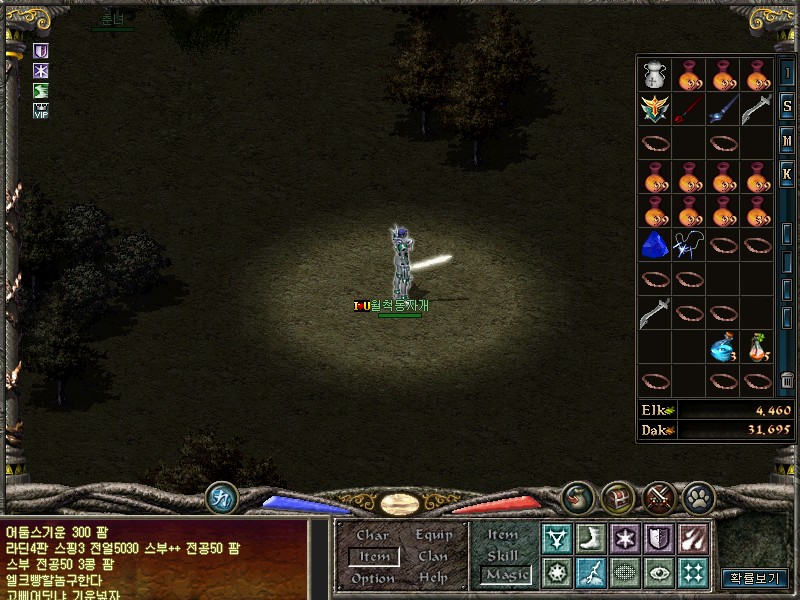Click the VIP status icon

tap(41, 111)
